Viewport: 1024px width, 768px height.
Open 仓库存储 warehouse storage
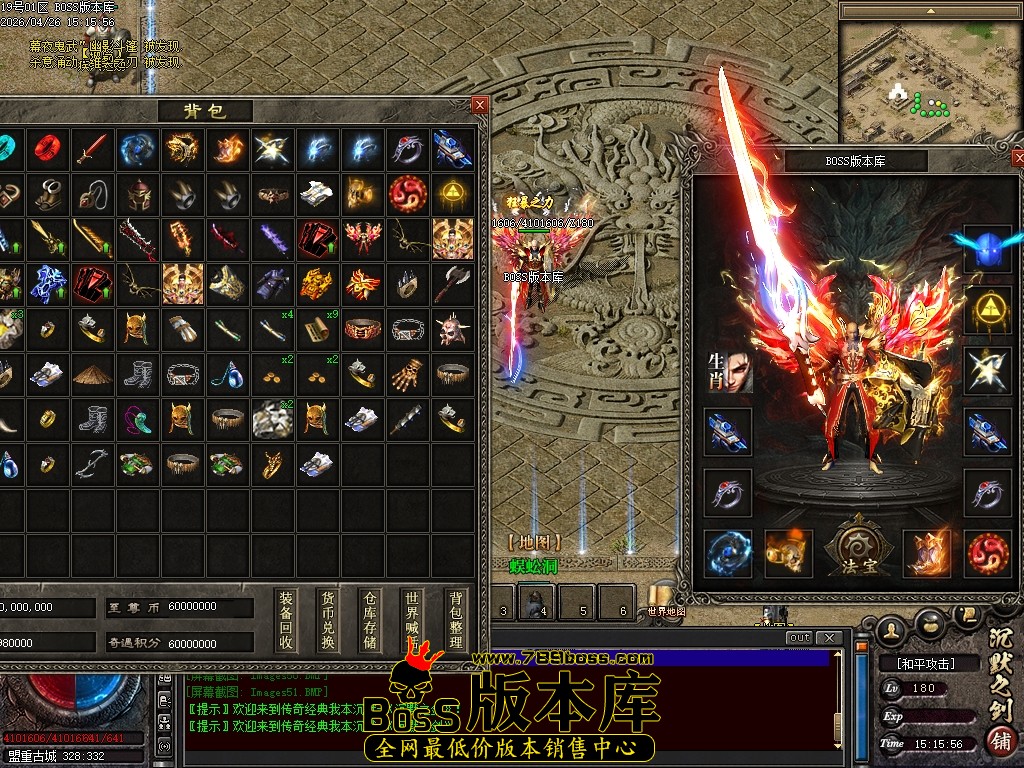click(370, 620)
